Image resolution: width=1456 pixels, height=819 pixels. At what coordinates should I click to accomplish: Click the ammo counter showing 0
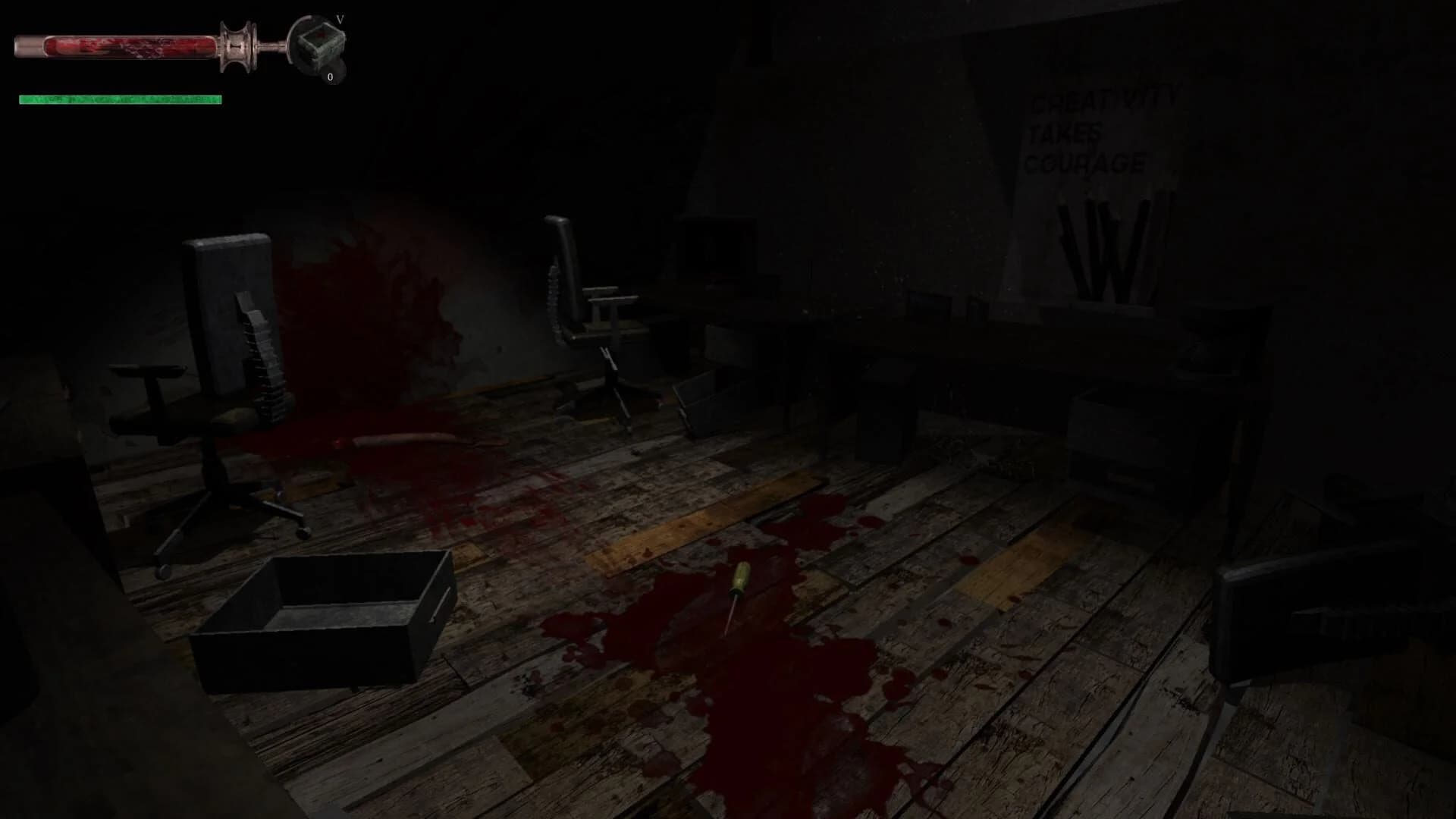tap(329, 77)
